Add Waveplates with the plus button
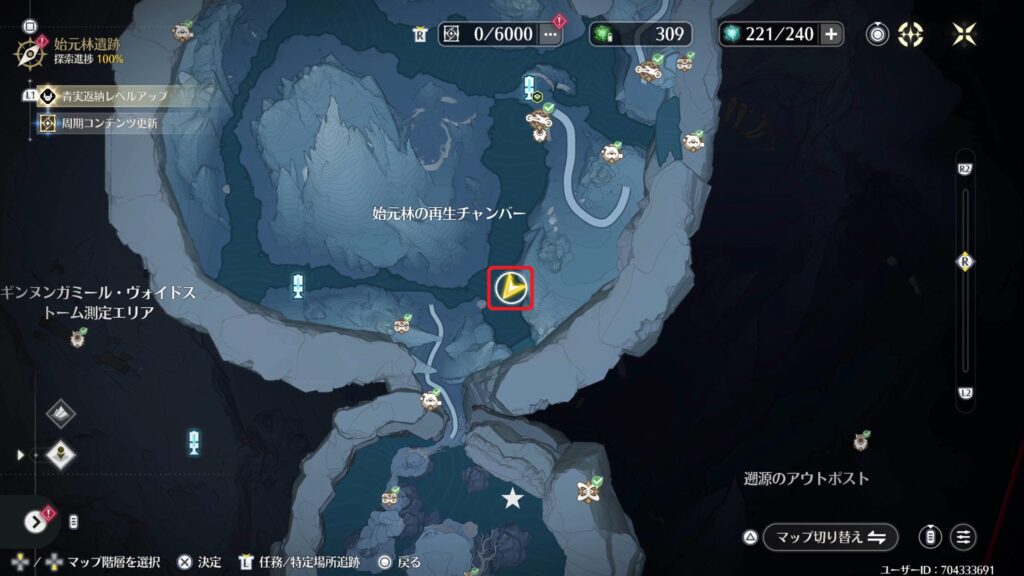 click(x=831, y=34)
